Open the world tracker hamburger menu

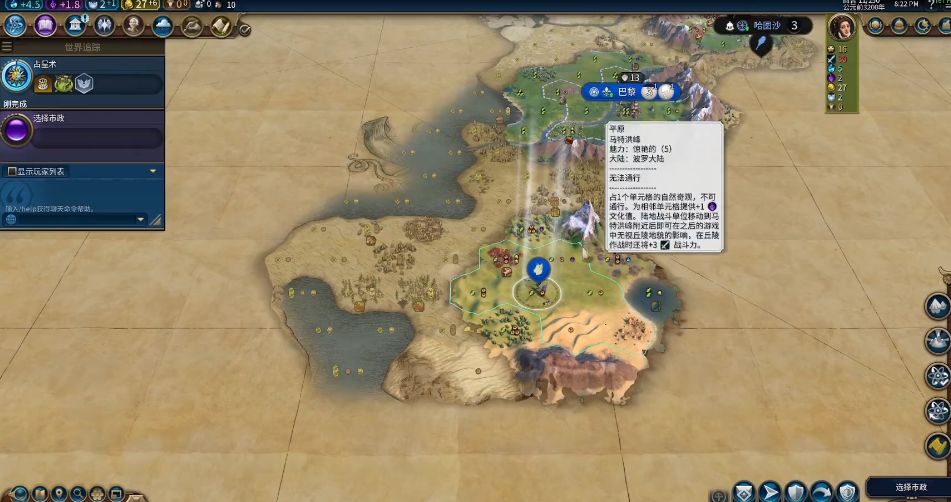[x=7, y=46]
